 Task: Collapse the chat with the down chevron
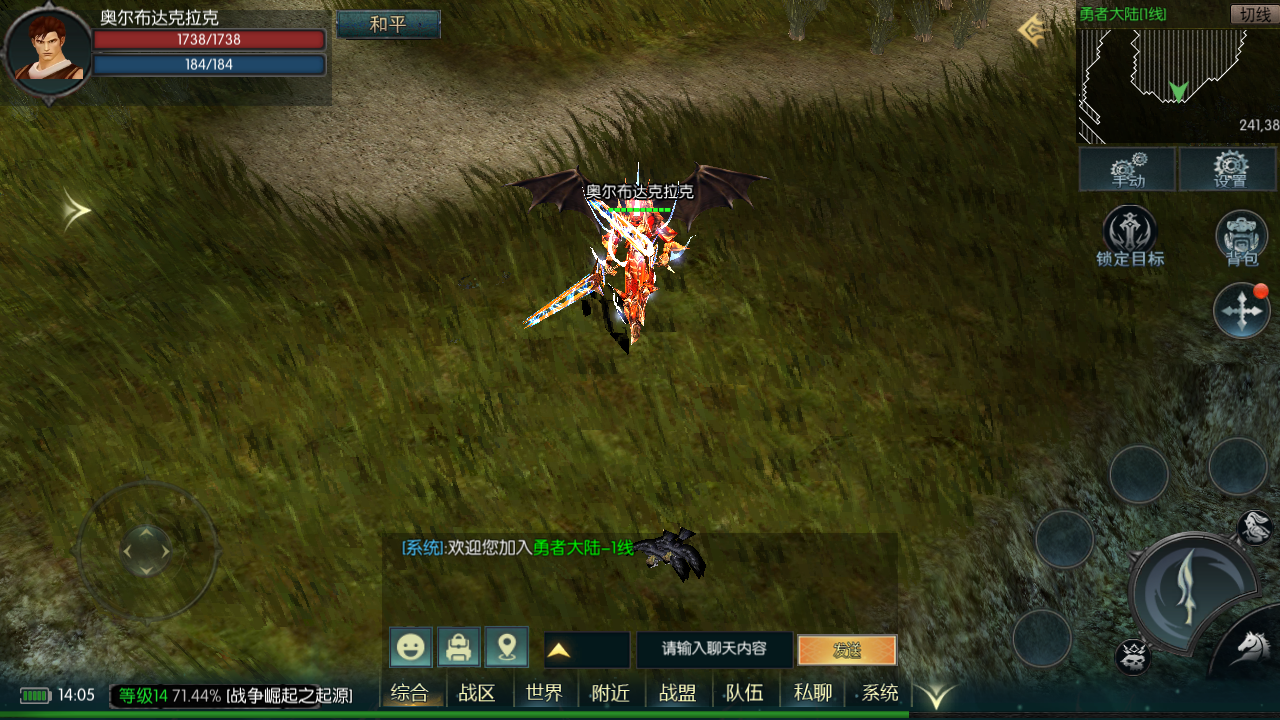(937, 696)
